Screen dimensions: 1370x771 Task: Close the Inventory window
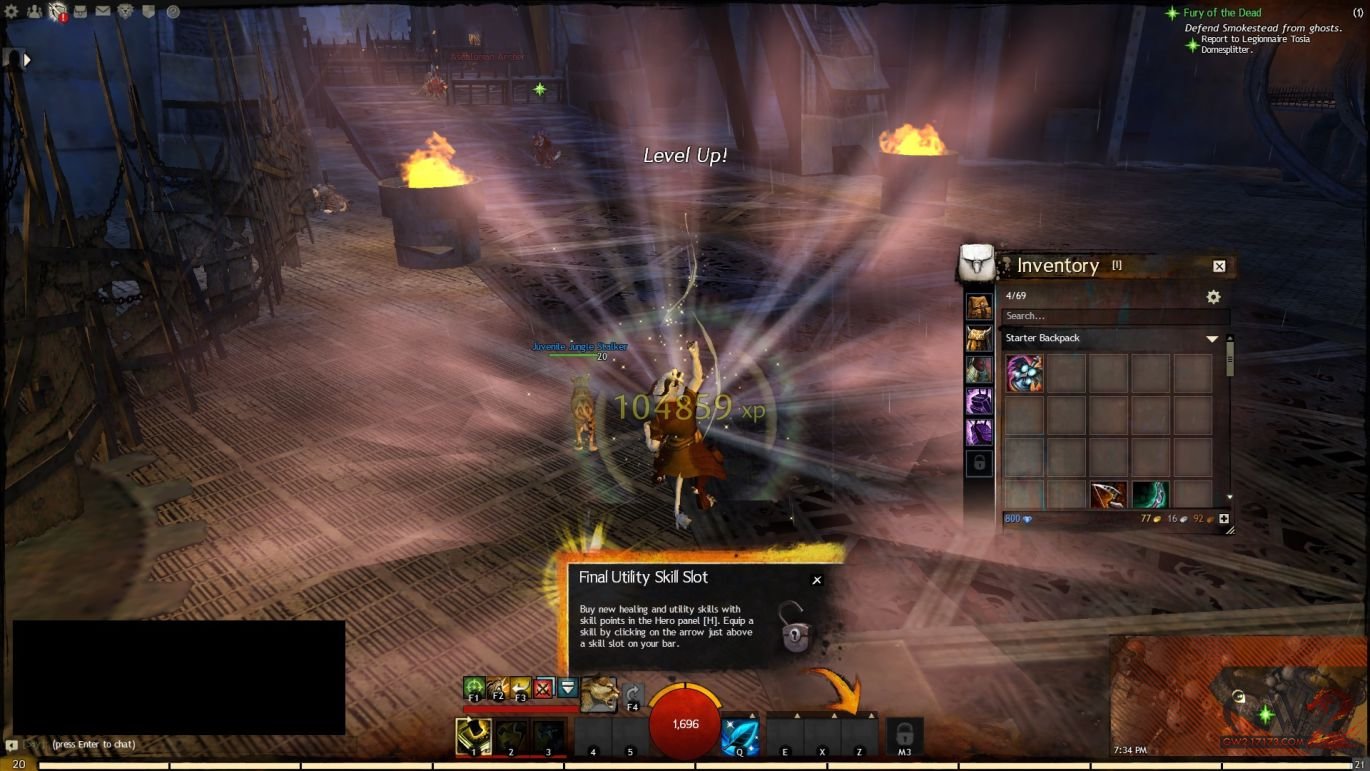tap(1219, 266)
